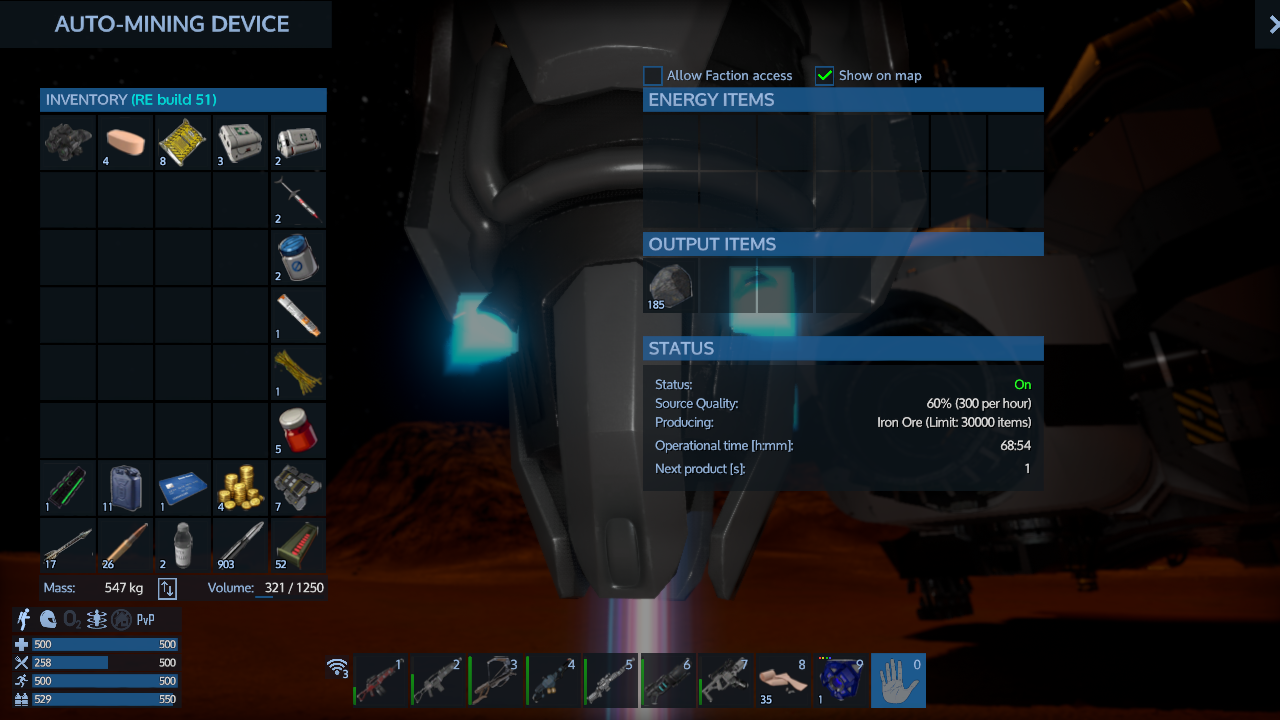The height and width of the screenshot is (720, 1280).
Task: Take the iron ore stack from output
Action: pyautogui.click(x=671, y=286)
